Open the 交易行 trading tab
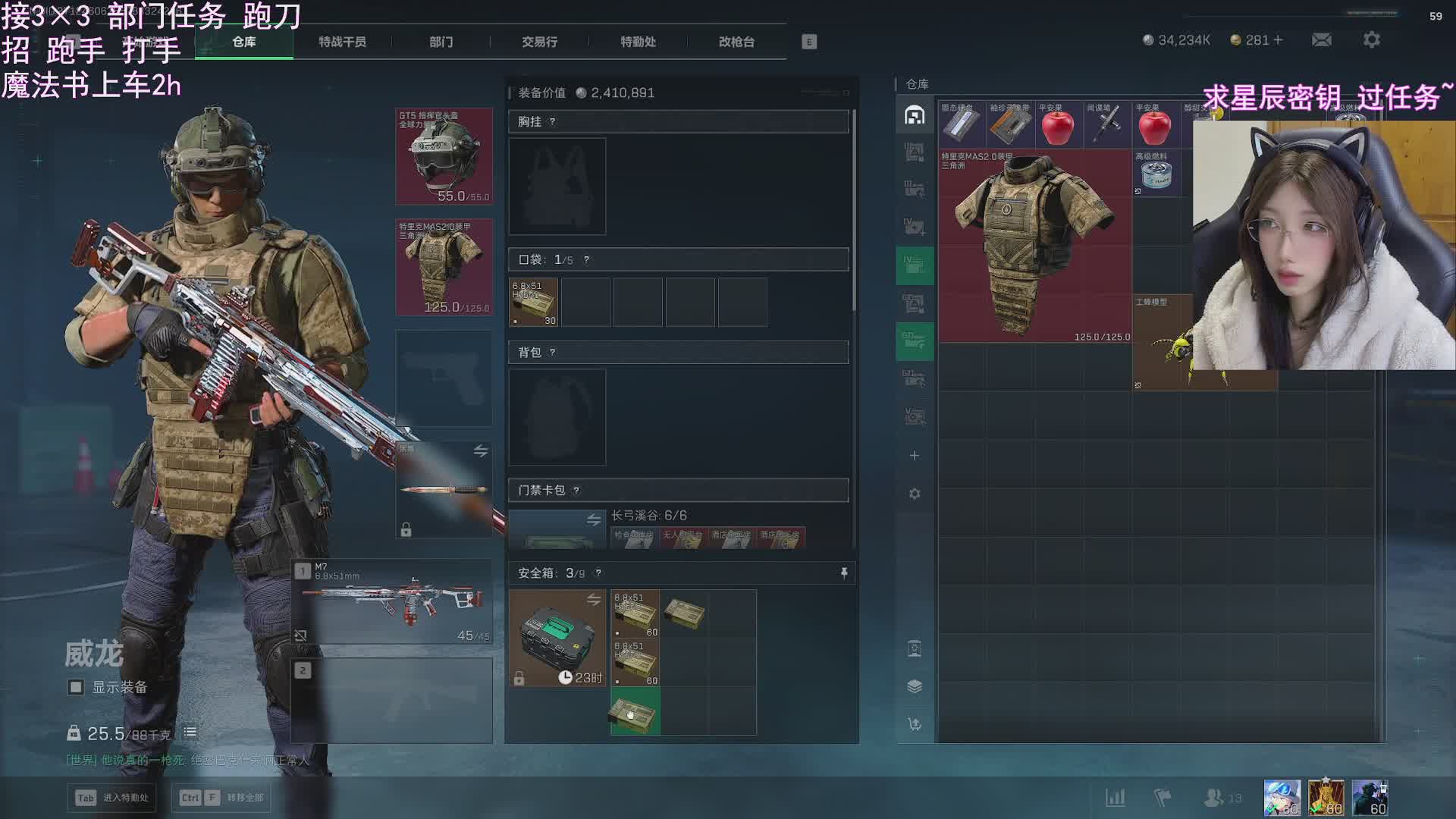 pos(539,42)
